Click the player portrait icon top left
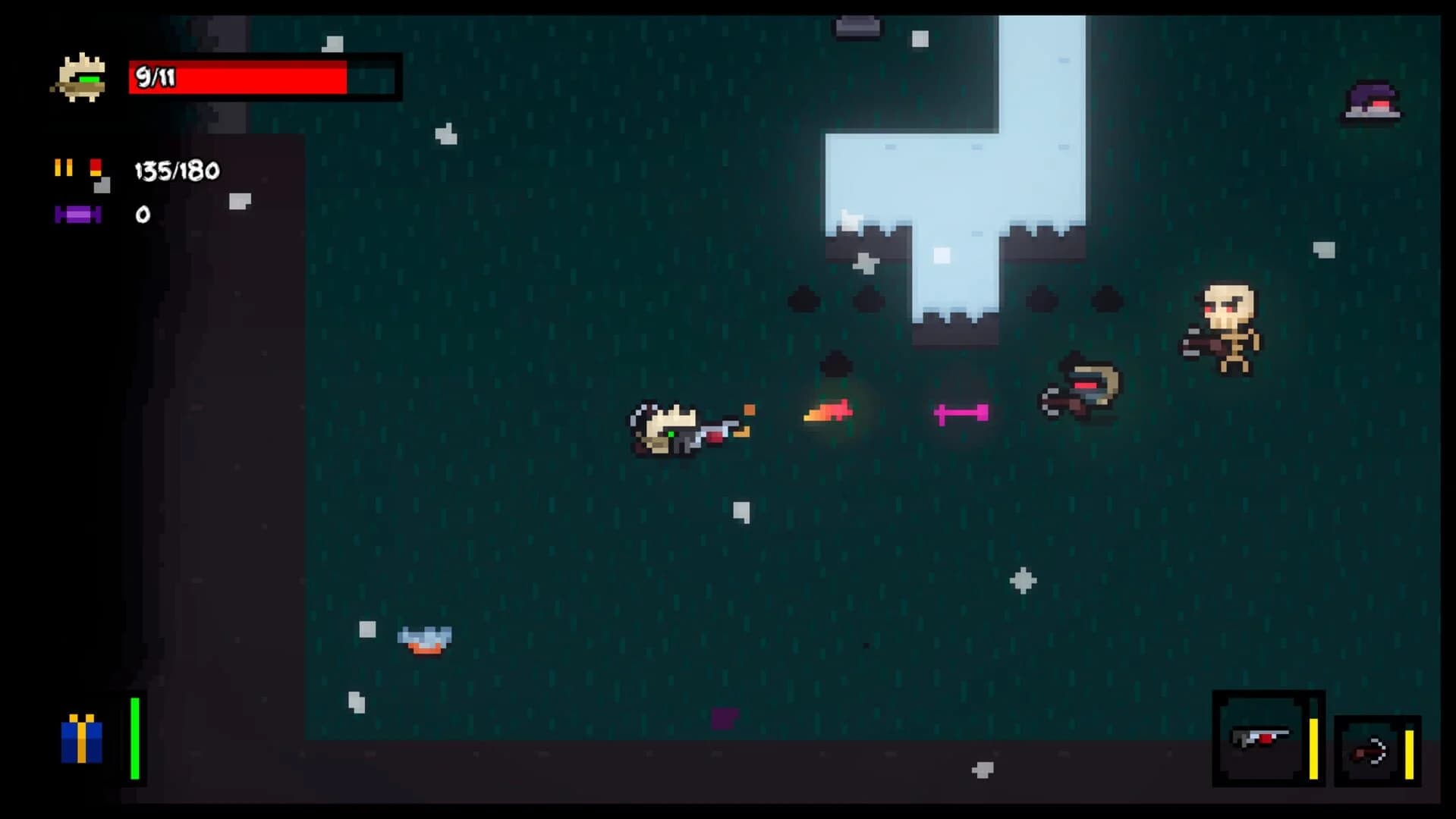Image resolution: width=1456 pixels, height=819 pixels. click(81, 77)
